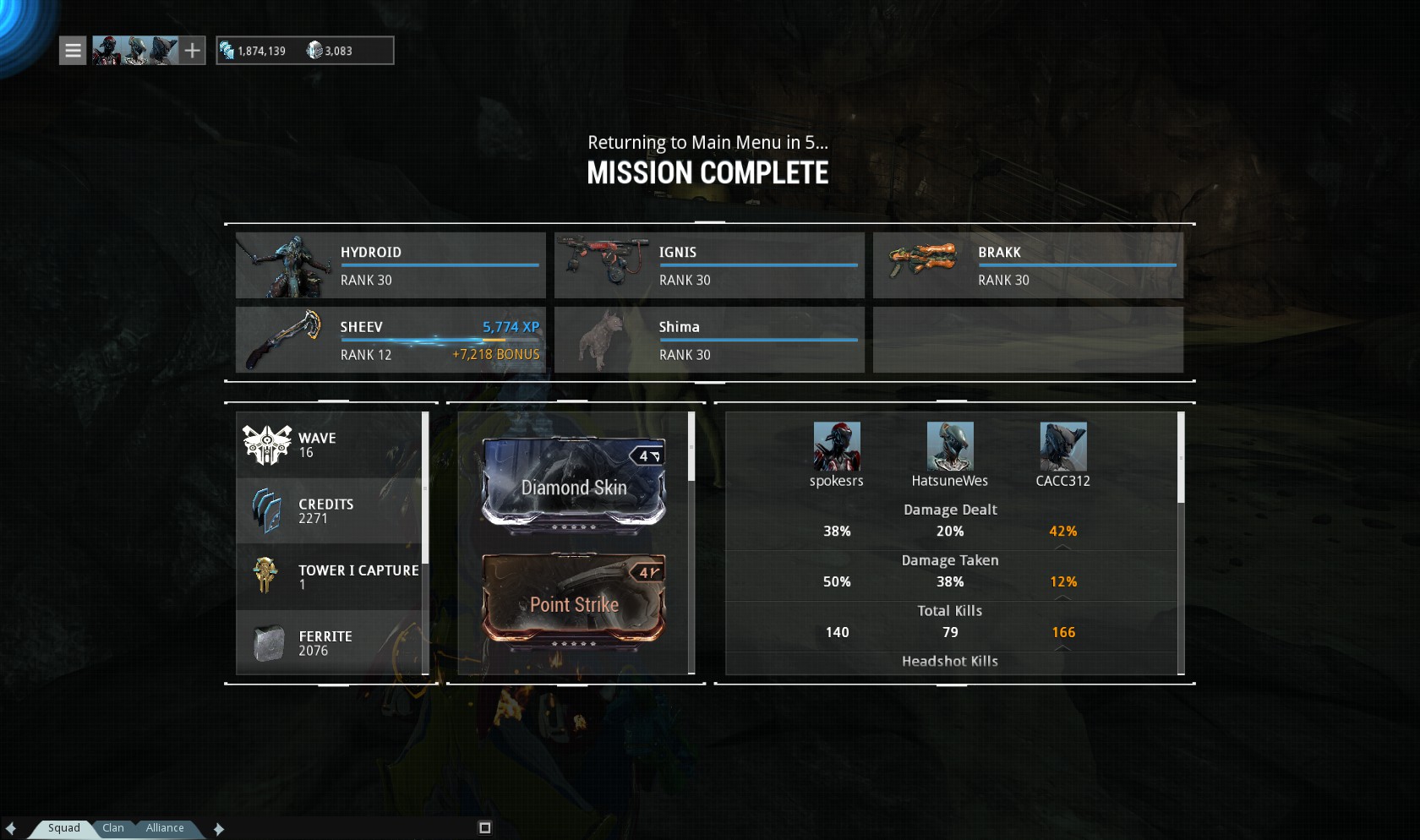Viewport: 1420px width, 840px height.
Task: Click the platinum currency counter
Action: pos(330,51)
